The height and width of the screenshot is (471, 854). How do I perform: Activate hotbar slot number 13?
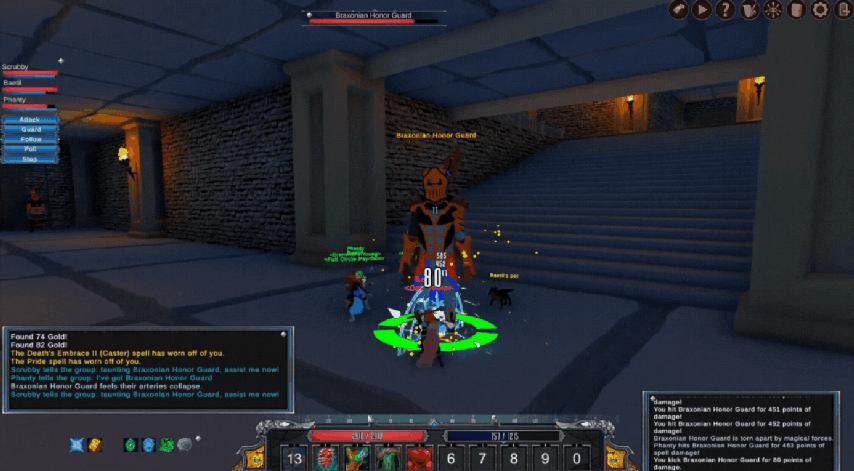[x=295, y=458]
